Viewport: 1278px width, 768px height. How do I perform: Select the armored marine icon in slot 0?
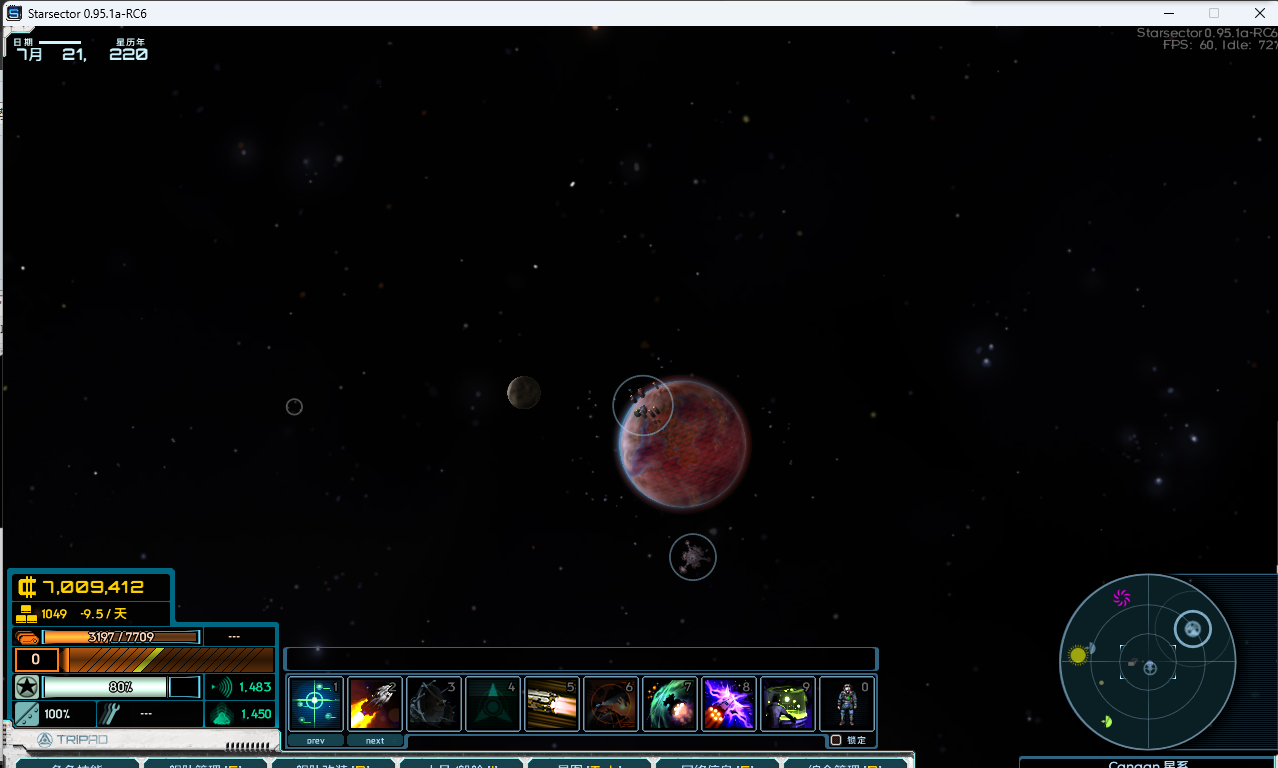pyautogui.click(x=847, y=704)
